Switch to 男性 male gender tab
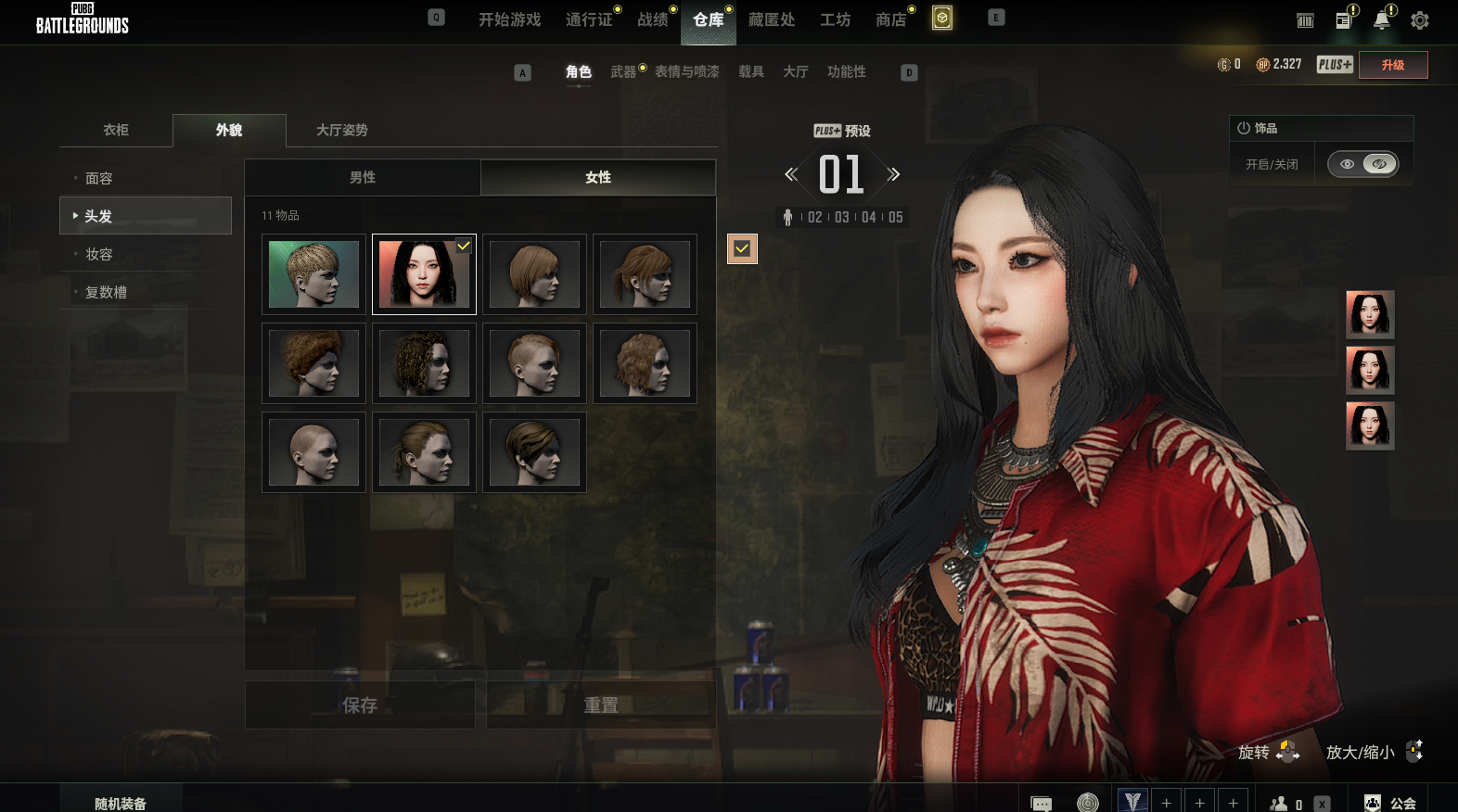The image size is (1458, 812). [x=363, y=177]
